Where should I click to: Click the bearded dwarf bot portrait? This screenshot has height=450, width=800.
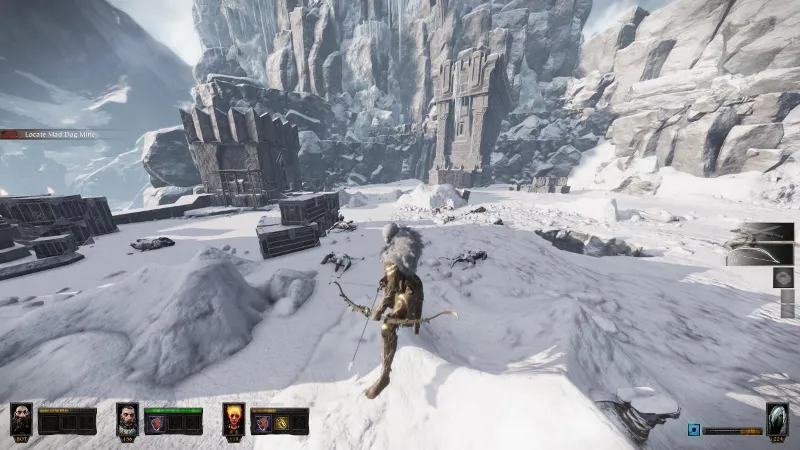click(21, 419)
